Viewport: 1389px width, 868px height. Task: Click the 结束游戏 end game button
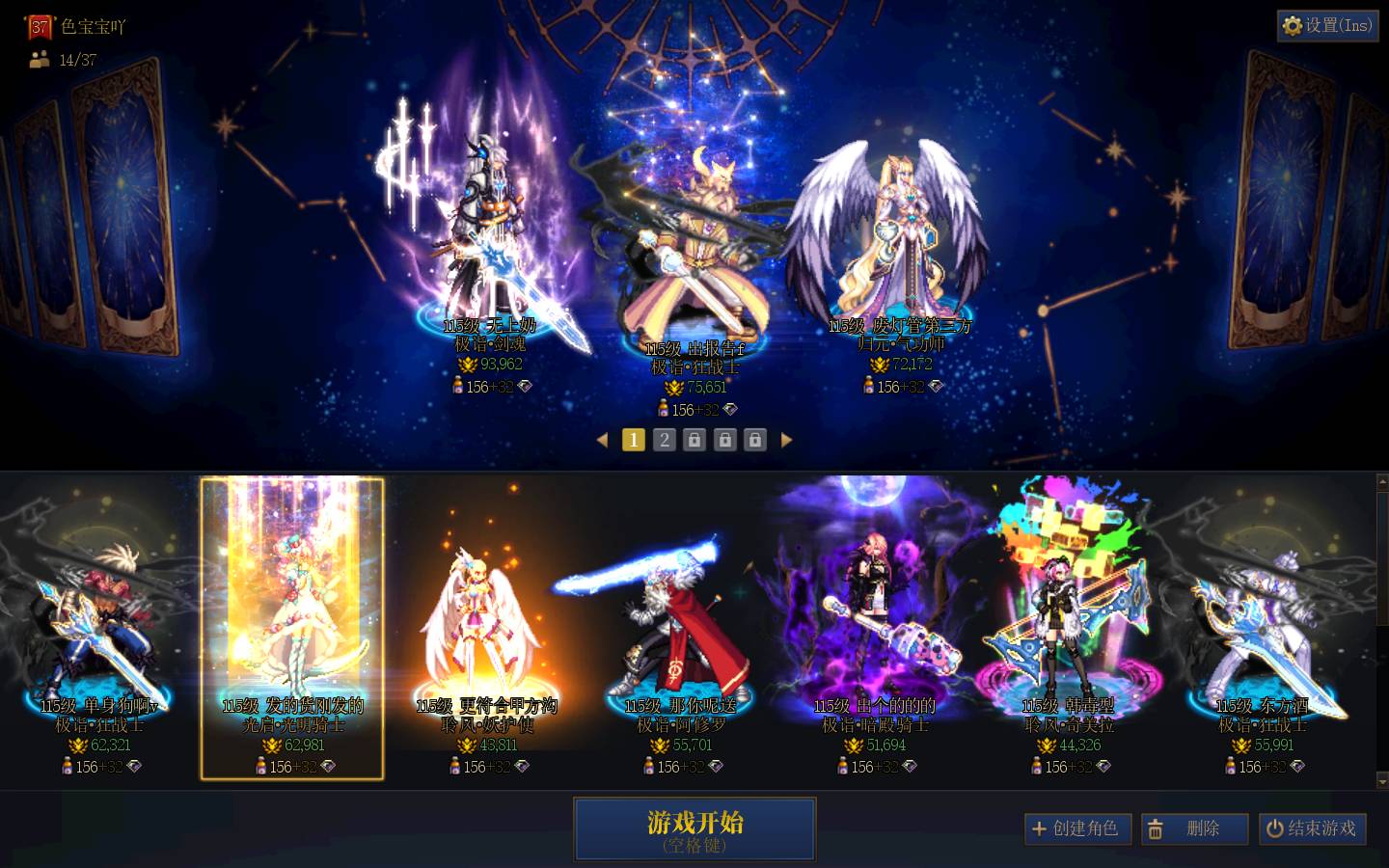point(1313,828)
